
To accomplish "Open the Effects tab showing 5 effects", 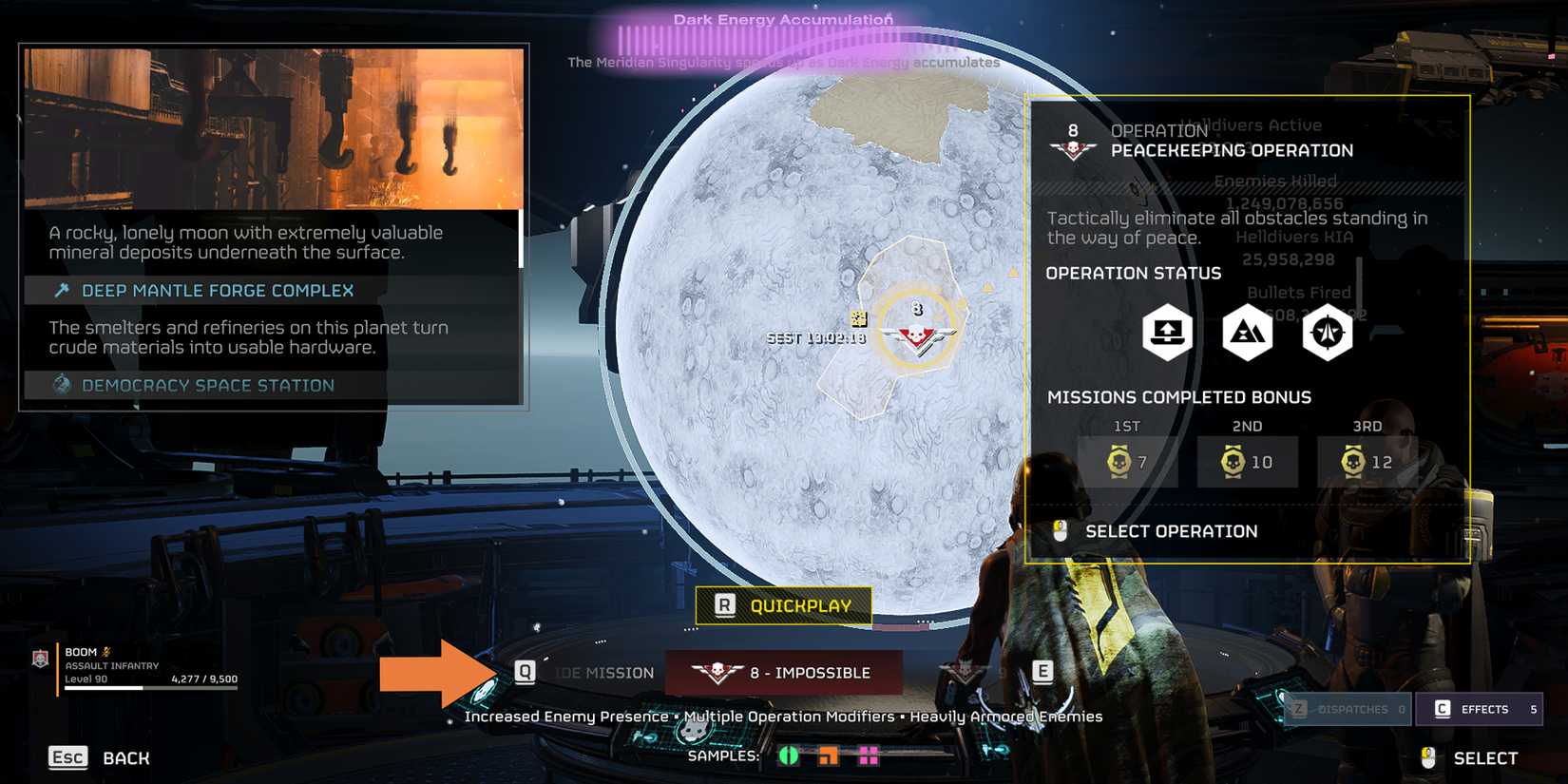I will (x=1480, y=709).
